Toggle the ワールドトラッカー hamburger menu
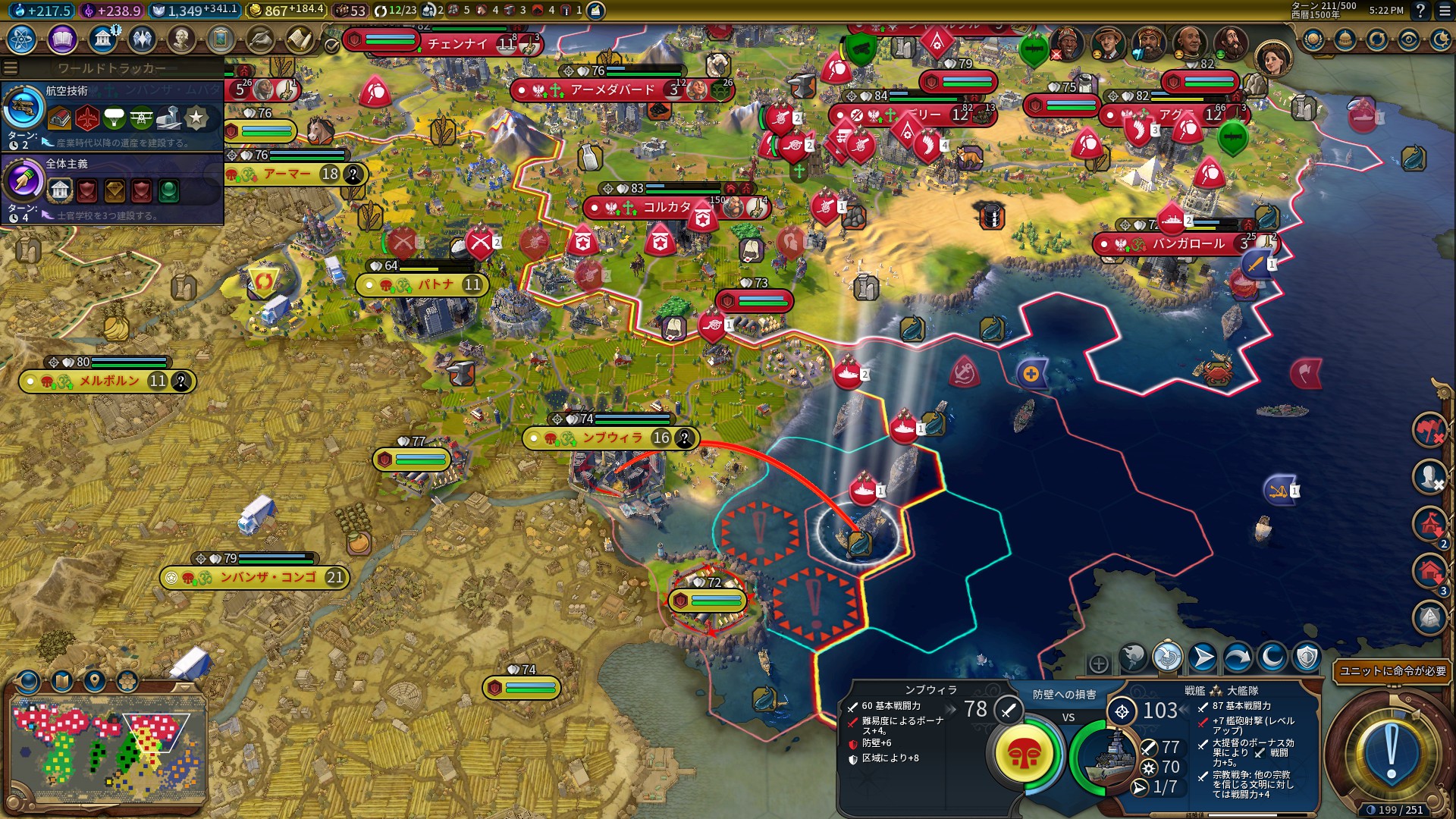The height and width of the screenshot is (819, 1456). point(11,68)
